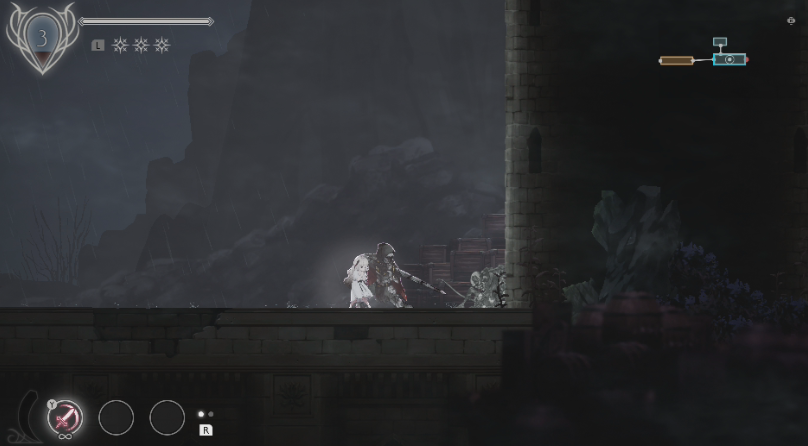Click the small lock icon
Viewport: 808px width, 446px height.
791,21
